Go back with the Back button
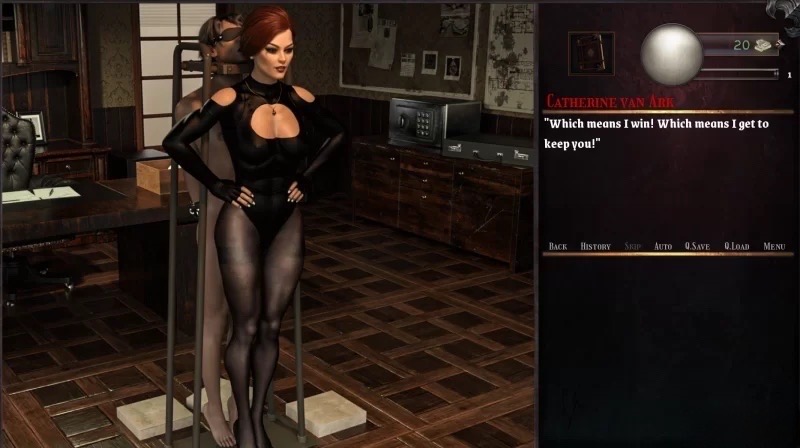 (558, 246)
